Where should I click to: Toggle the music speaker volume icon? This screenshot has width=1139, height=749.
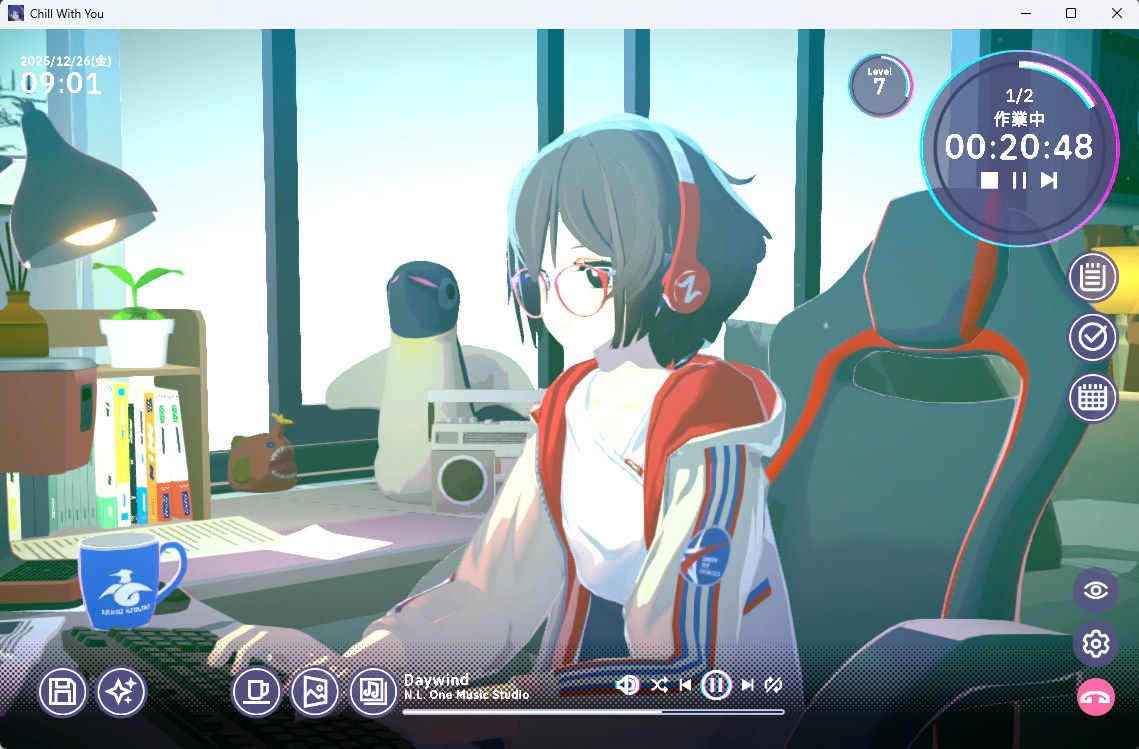point(628,685)
